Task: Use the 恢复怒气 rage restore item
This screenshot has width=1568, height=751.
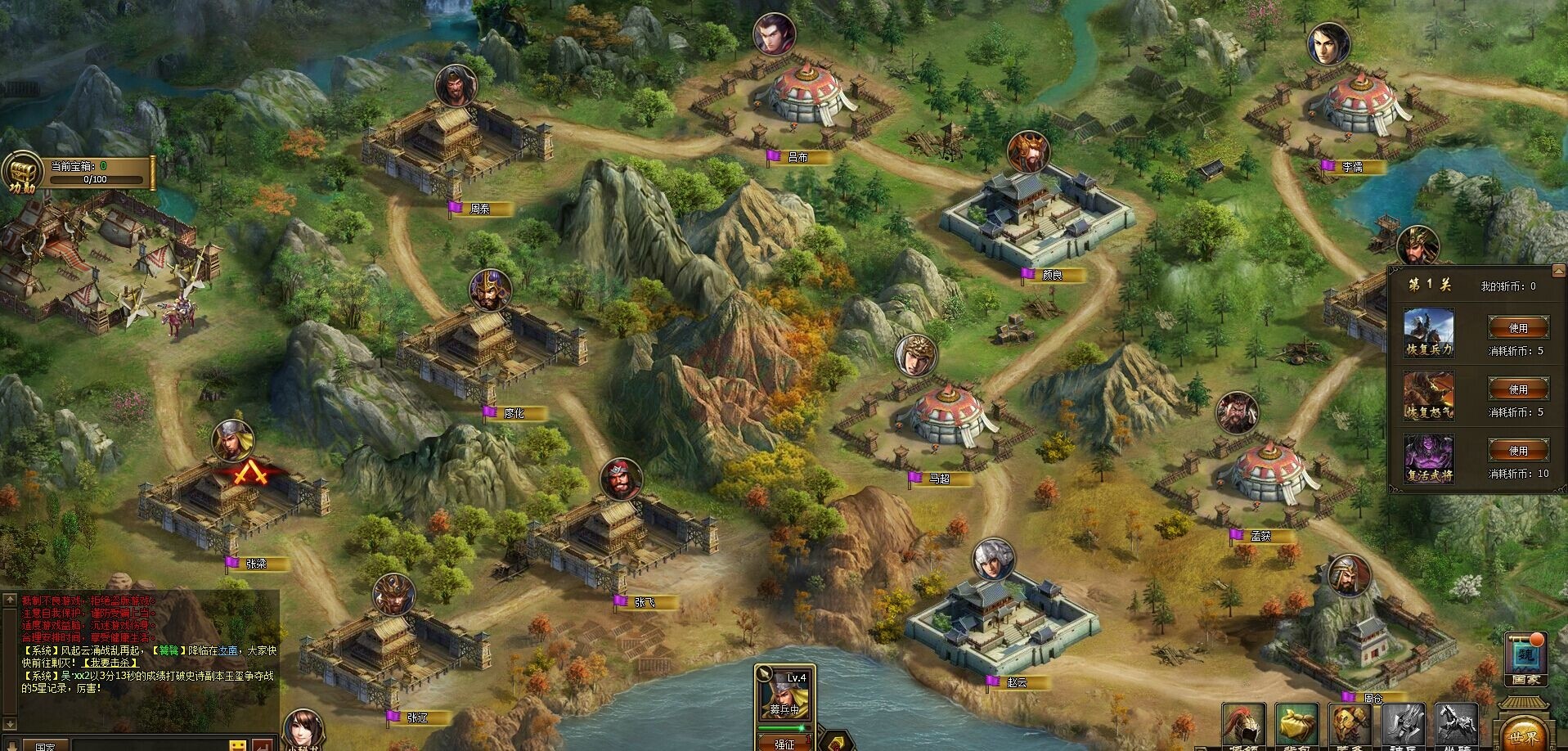Action: 1518,389
